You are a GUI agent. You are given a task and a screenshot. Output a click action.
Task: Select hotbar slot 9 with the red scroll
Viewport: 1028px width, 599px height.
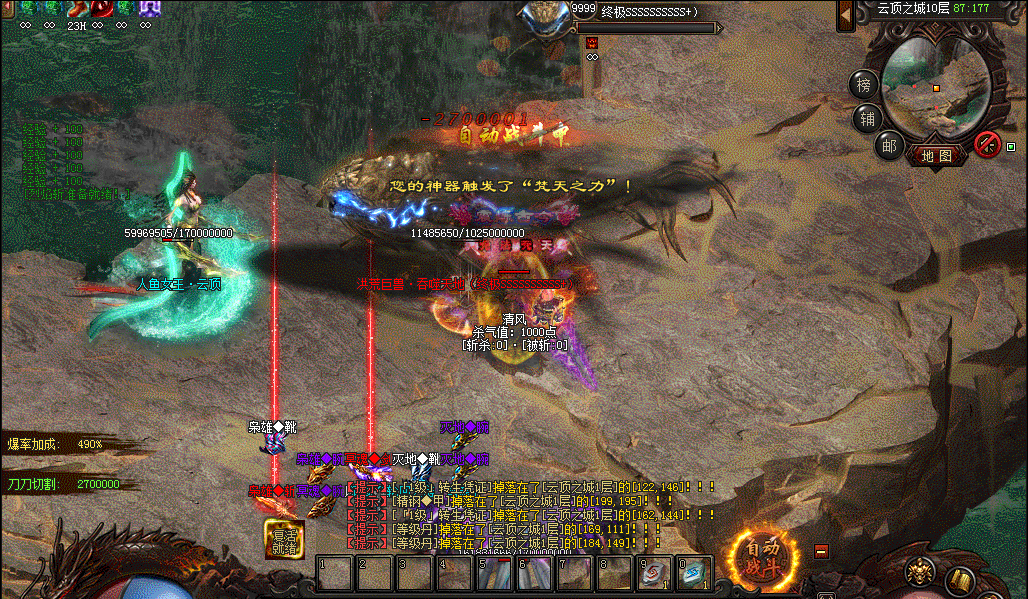point(655,573)
